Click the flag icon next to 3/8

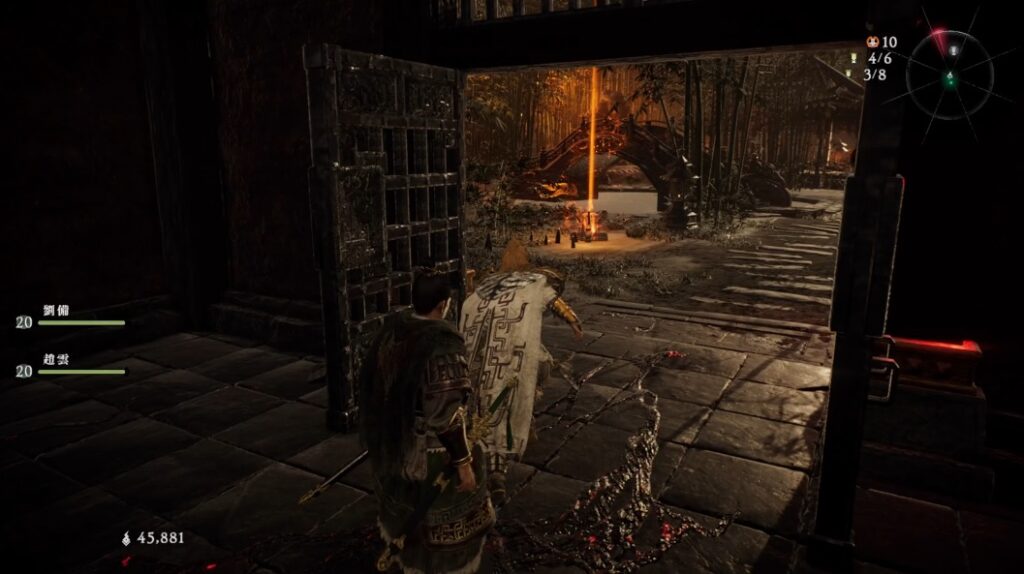(x=849, y=74)
